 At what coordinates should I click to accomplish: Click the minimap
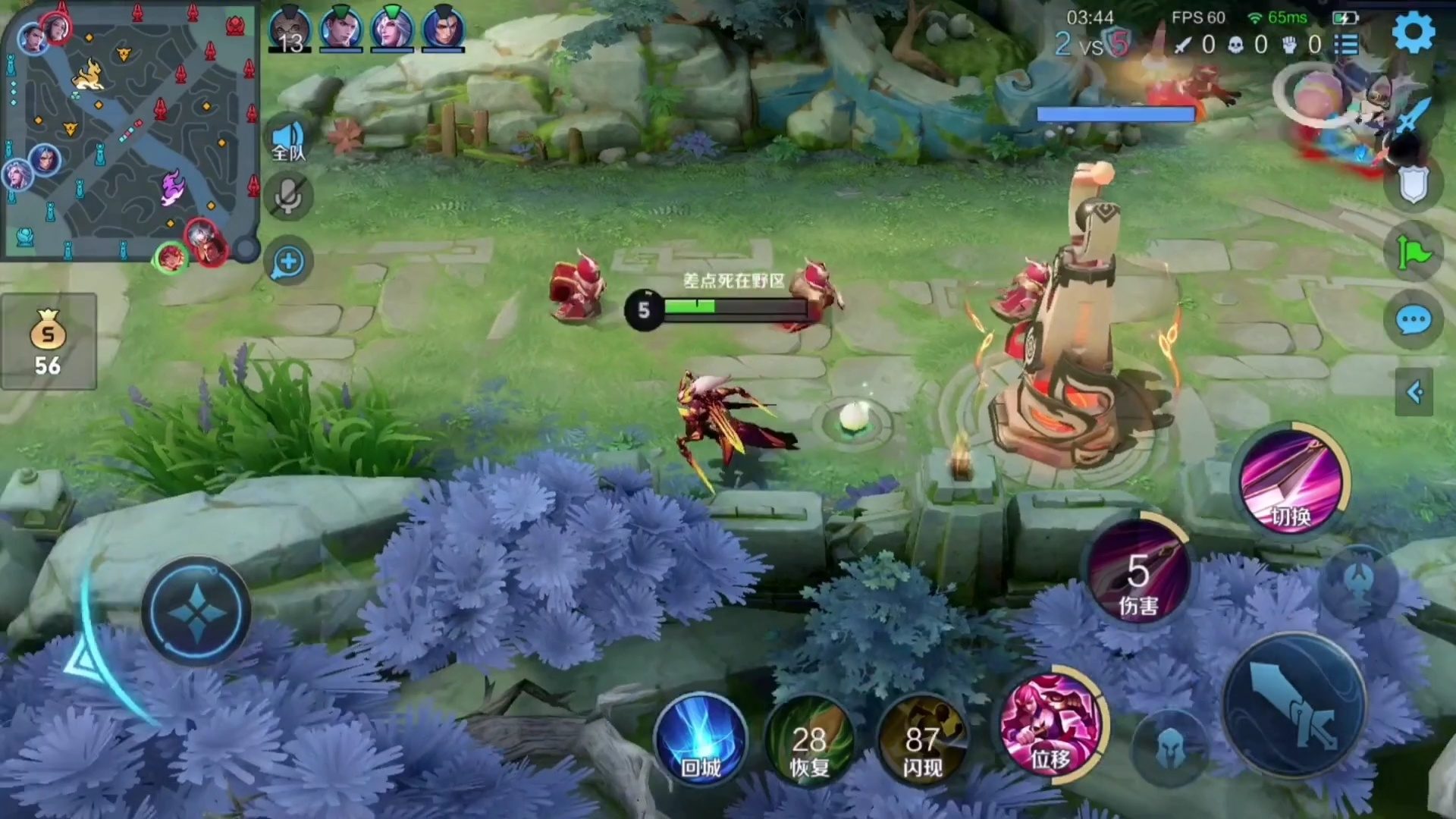tap(129, 130)
